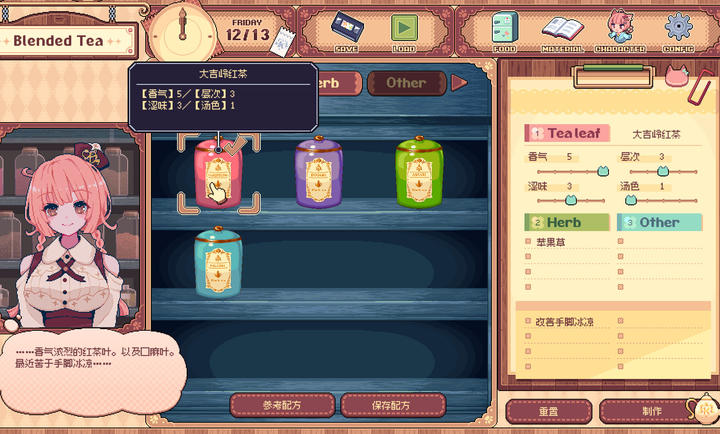This screenshot has height=434, width=720.
Task: Reset the blend with 重置 button
Action: point(548,411)
